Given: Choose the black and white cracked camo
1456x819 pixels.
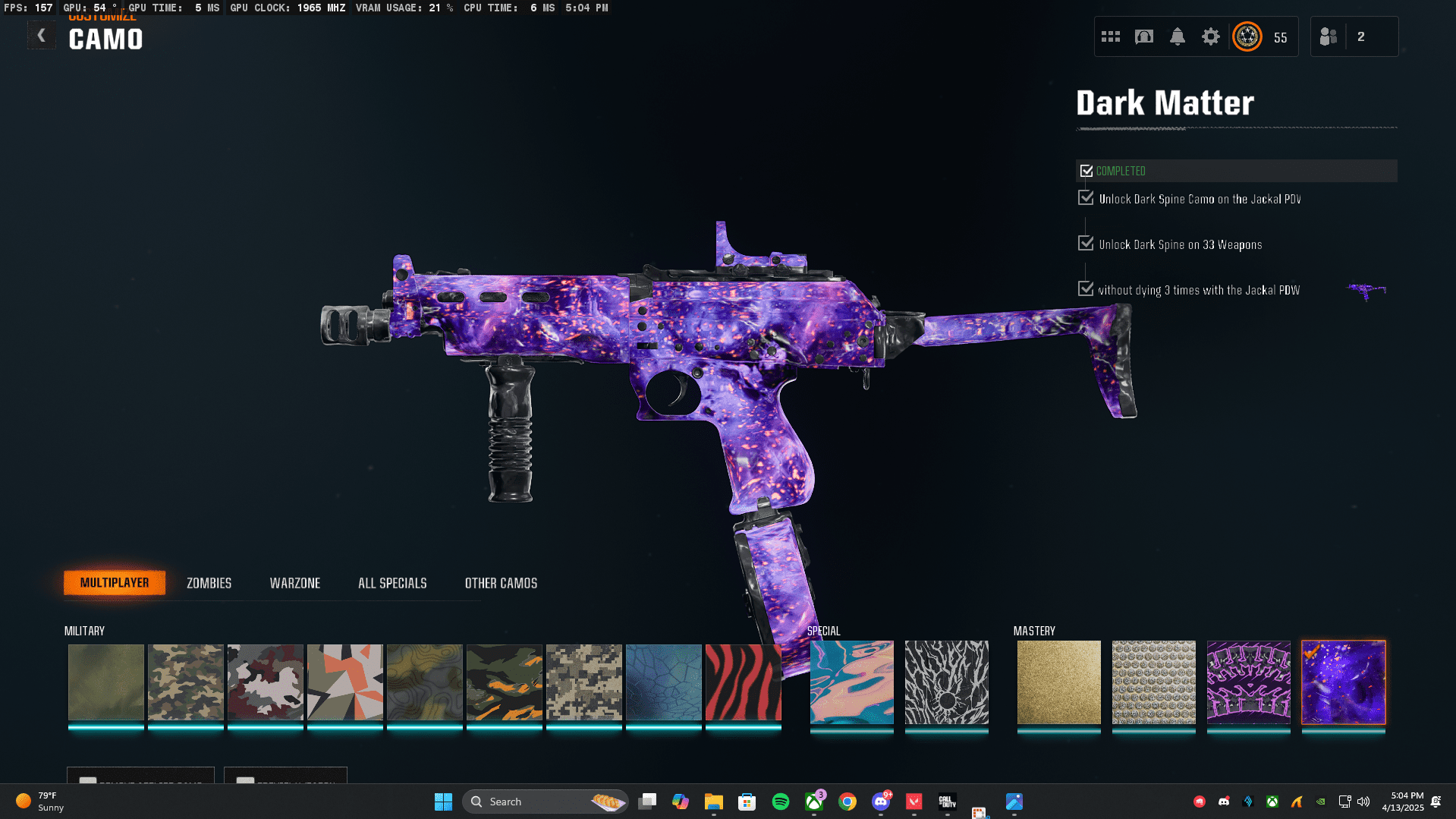Looking at the screenshot, I should (x=946, y=682).
